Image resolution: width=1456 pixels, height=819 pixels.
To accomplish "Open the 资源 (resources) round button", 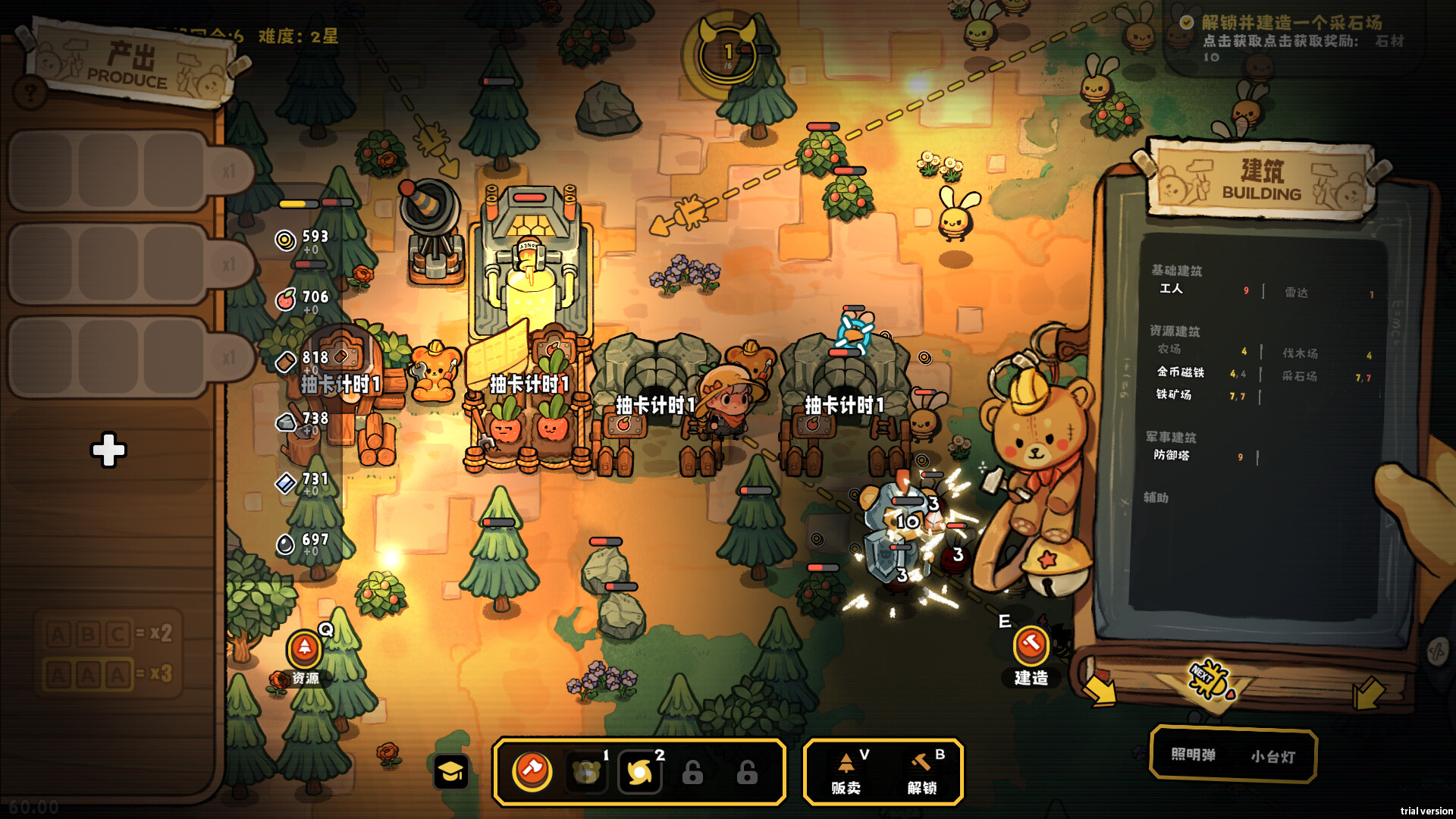I will coord(304,649).
